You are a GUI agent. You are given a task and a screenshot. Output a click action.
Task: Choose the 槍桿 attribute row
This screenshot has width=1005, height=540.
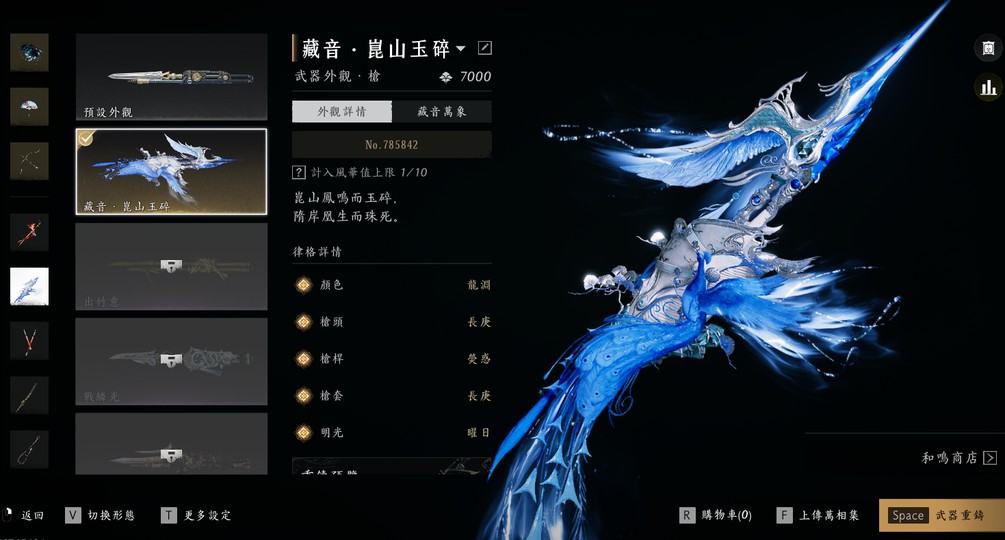tap(391, 359)
